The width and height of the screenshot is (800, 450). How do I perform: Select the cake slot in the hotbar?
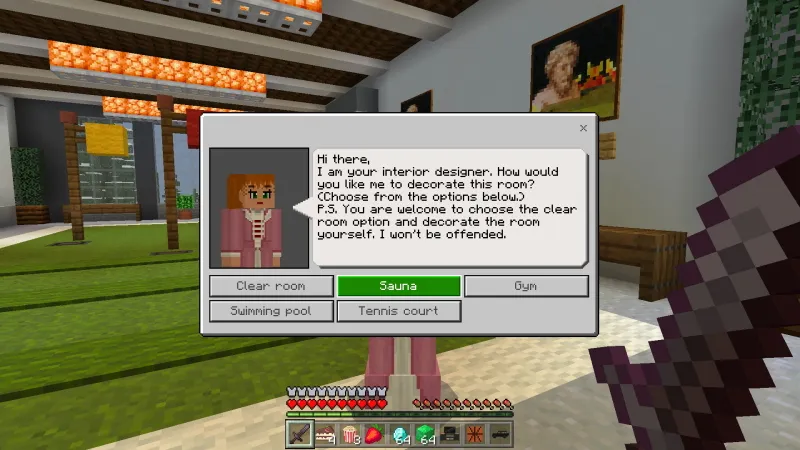(325, 434)
